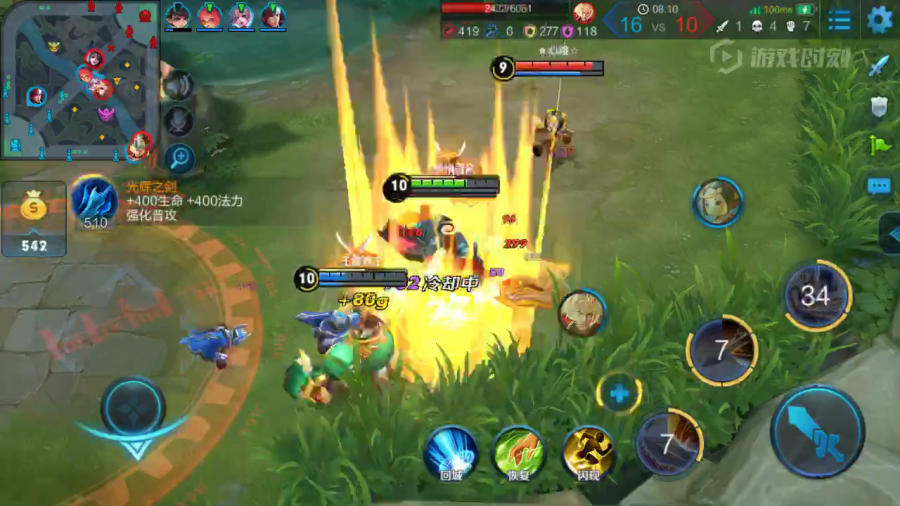This screenshot has width=900, height=506.
Task: Send the shield defend signal
Action: pos(879,106)
